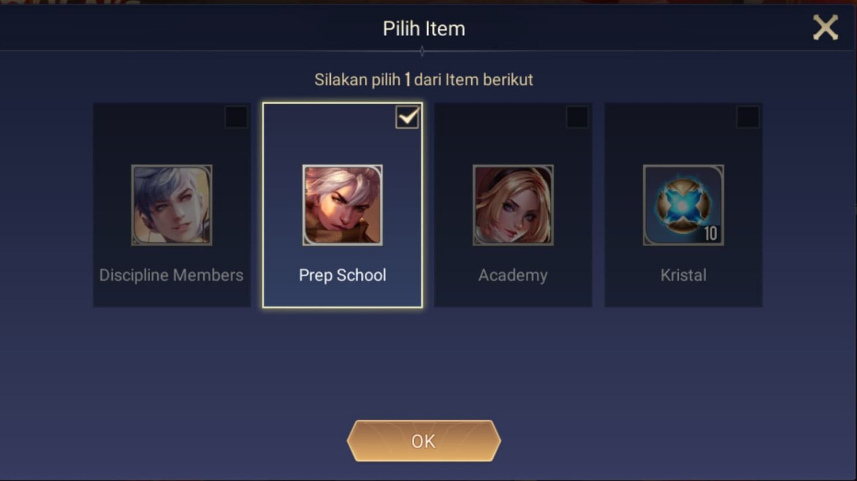Screen dimensions: 857x481
Task: Pick the Academy item card
Action: click(512, 206)
